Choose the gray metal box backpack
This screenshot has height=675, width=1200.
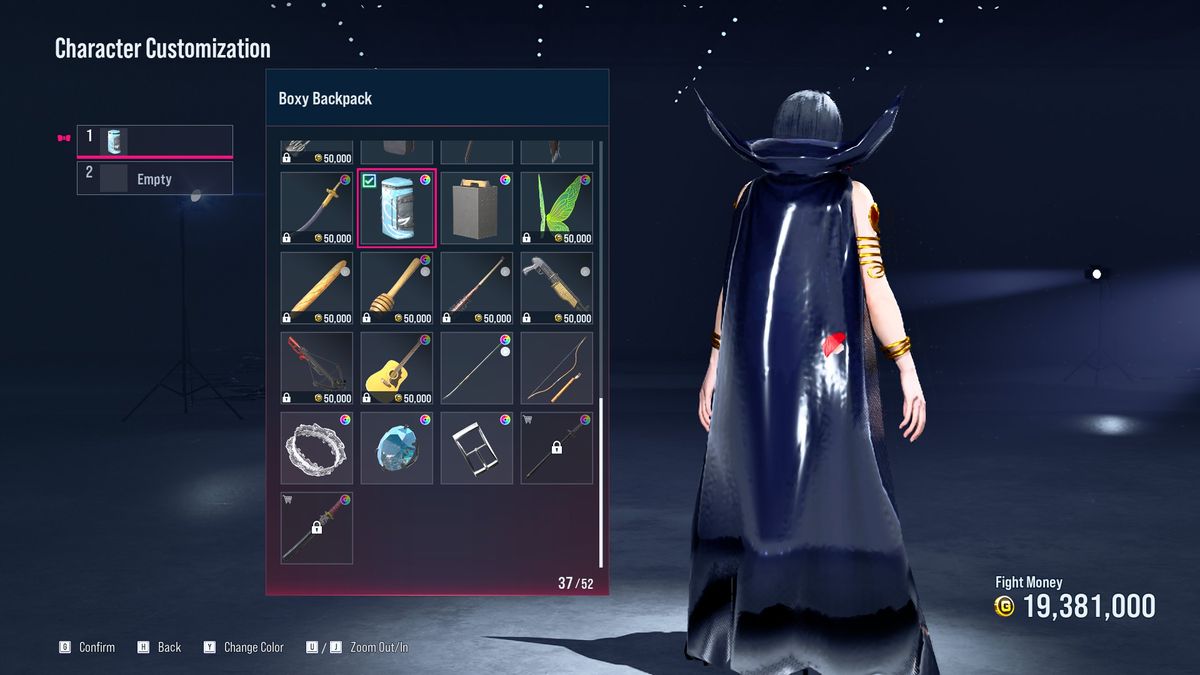point(477,208)
